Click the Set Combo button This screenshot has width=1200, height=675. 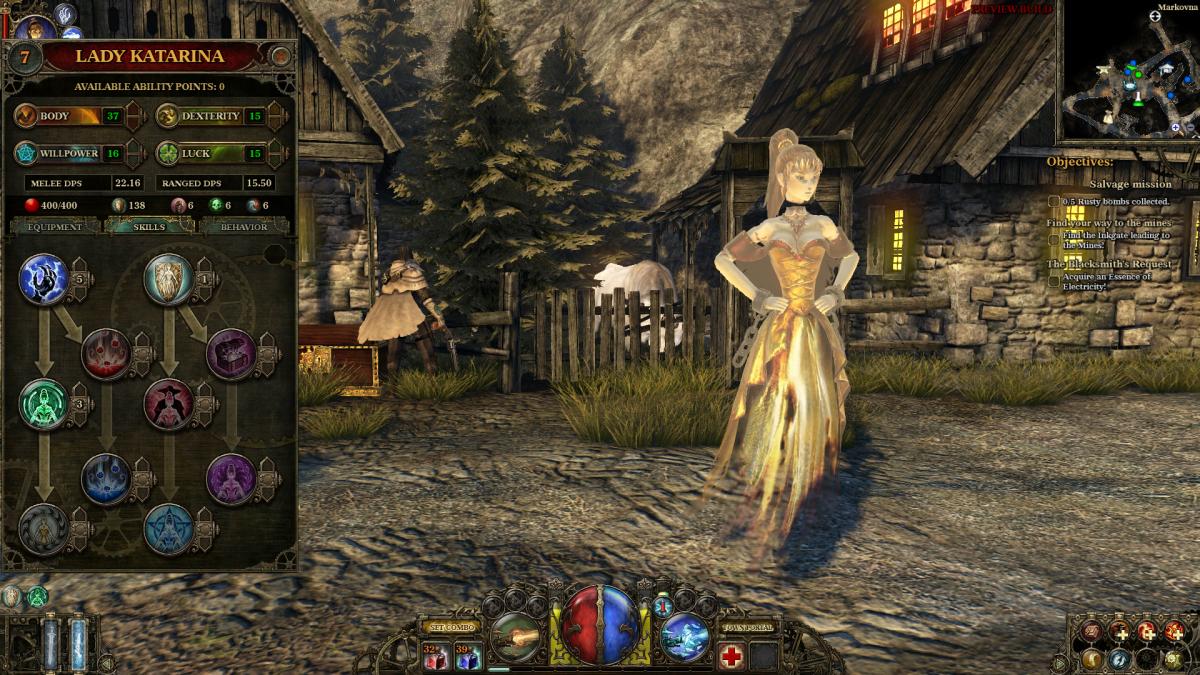coord(449,628)
